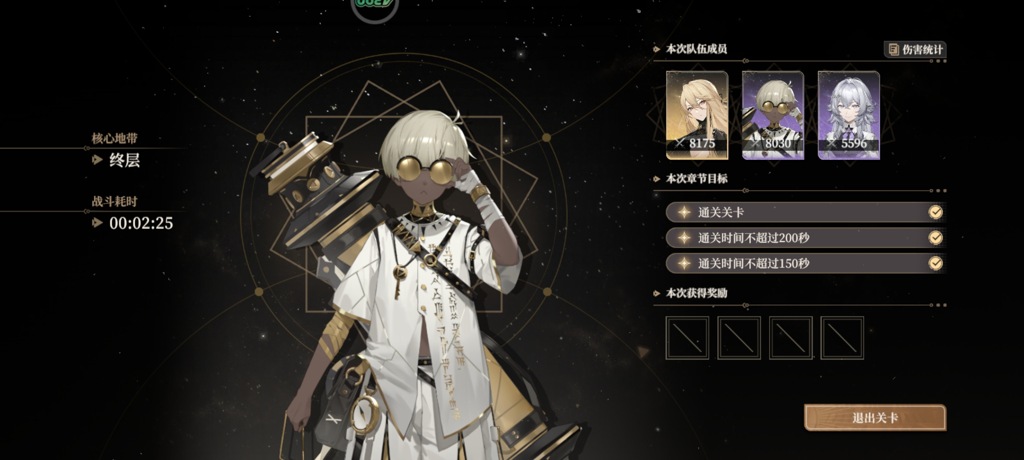The width and height of the screenshot is (1024, 460).
Task: Click the 通关关卡 objective row
Action: point(805,212)
